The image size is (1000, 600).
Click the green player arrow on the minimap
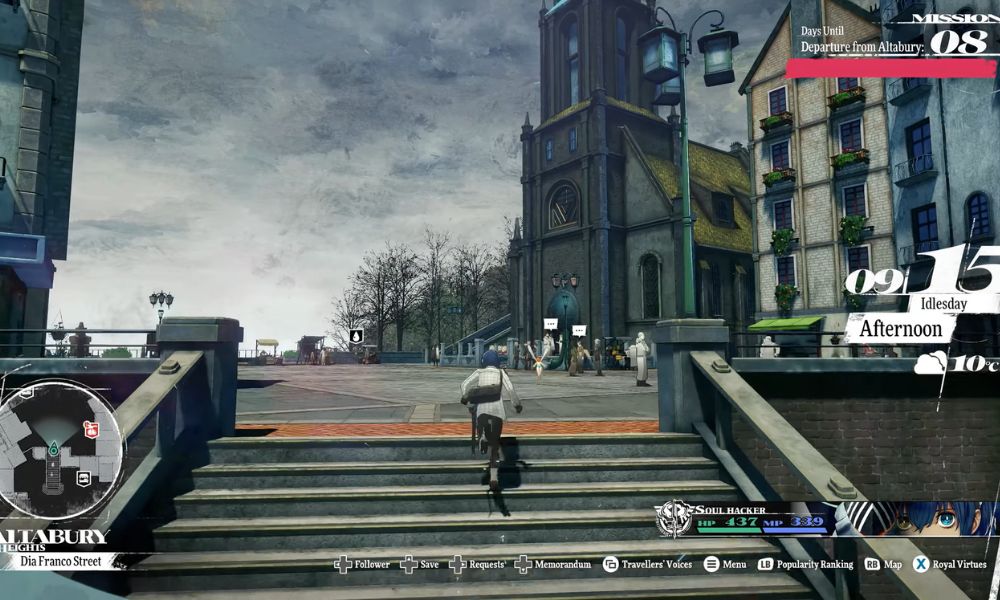[52, 451]
